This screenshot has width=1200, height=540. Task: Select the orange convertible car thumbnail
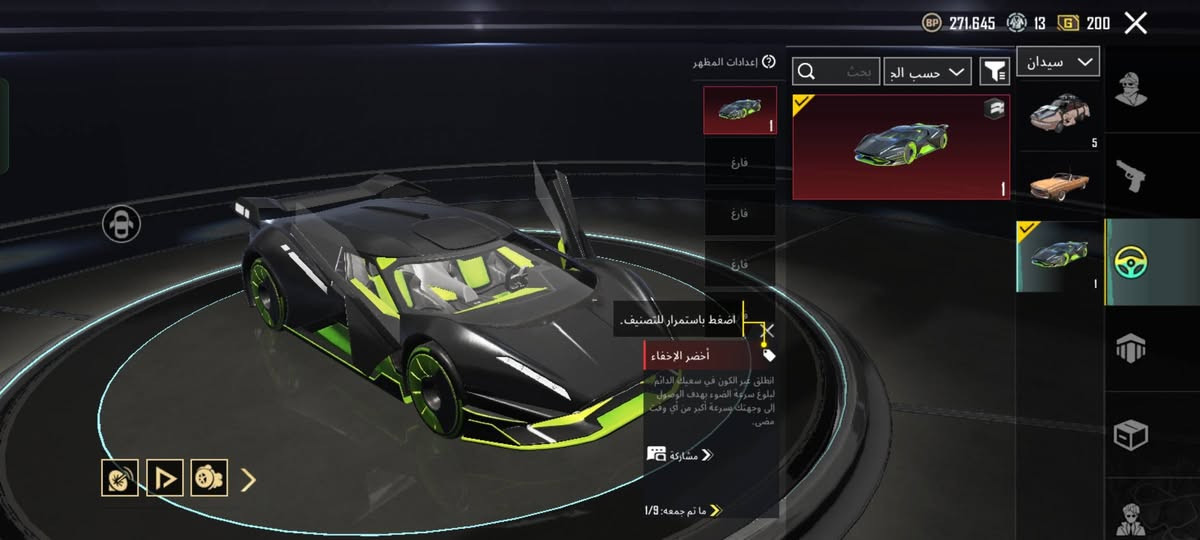pos(1058,184)
